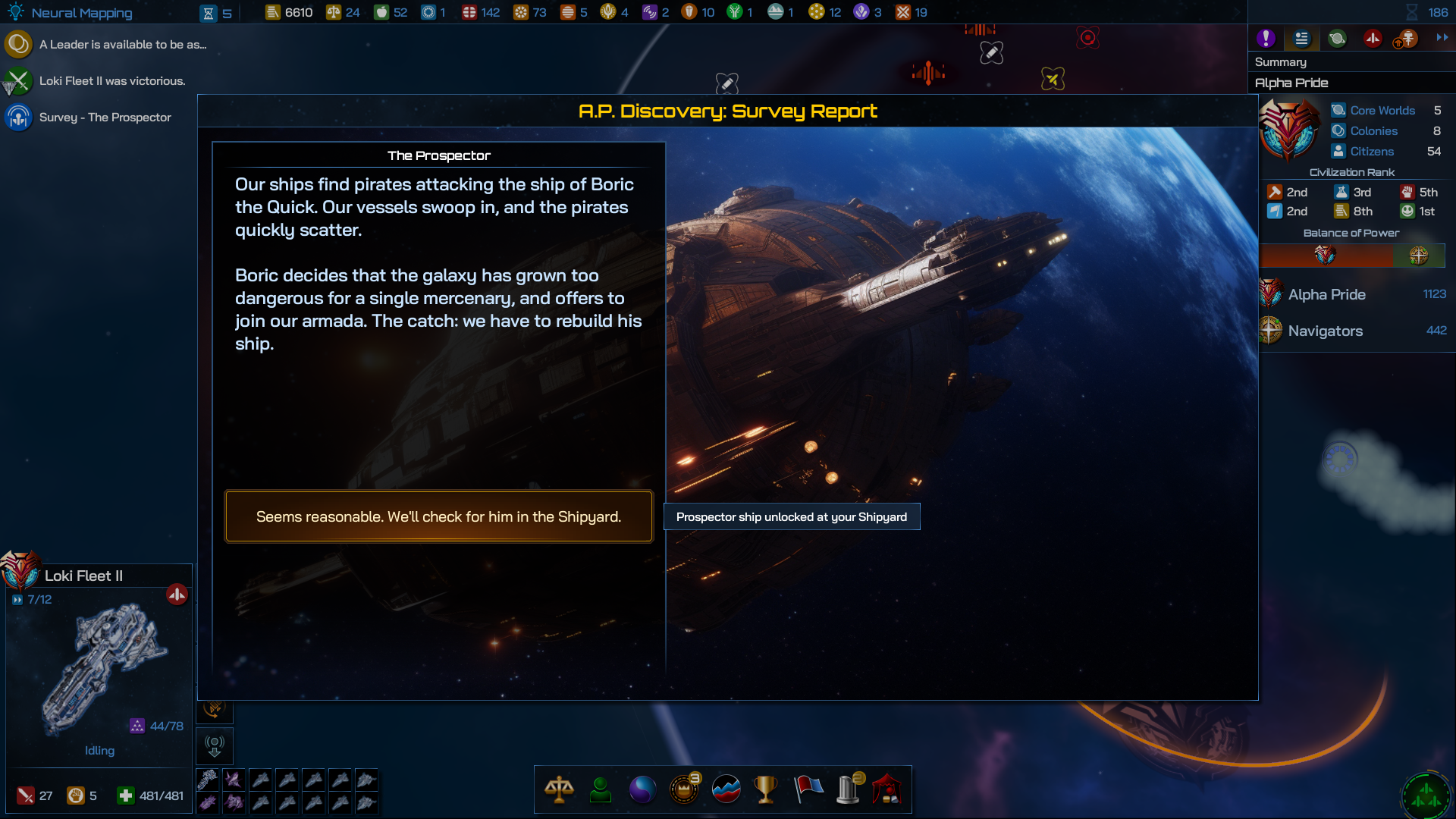
Task: Open the red and blue flag icon
Action: point(808,789)
